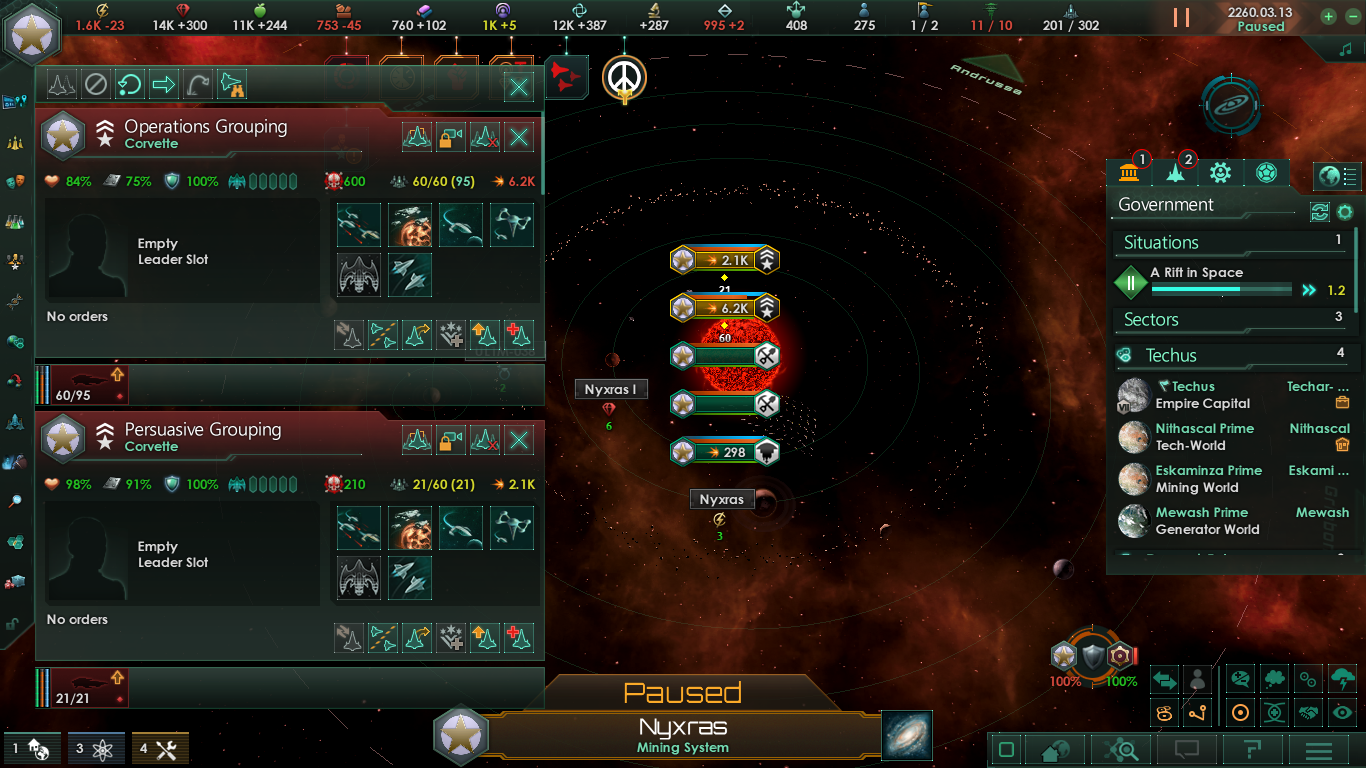Select Techus Empire Capital in the outliner
The image size is (1366, 768).
[x=1200, y=395]
